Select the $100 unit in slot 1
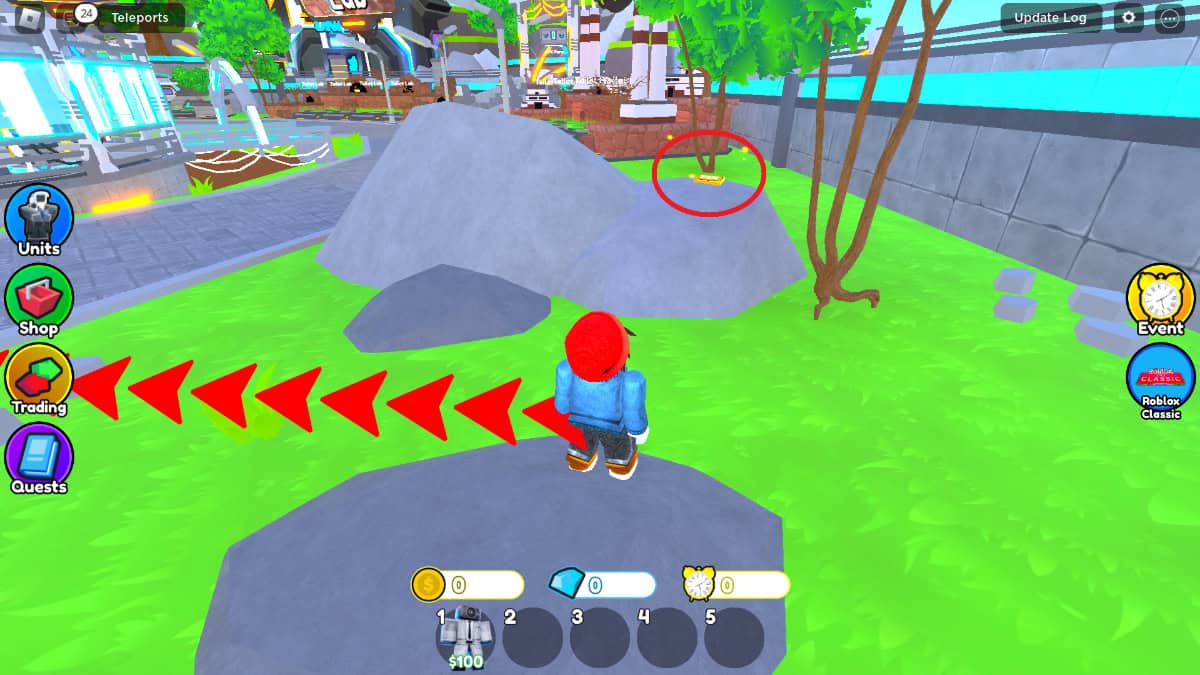Screen dimensions: 1200x675 click(466, 636)
